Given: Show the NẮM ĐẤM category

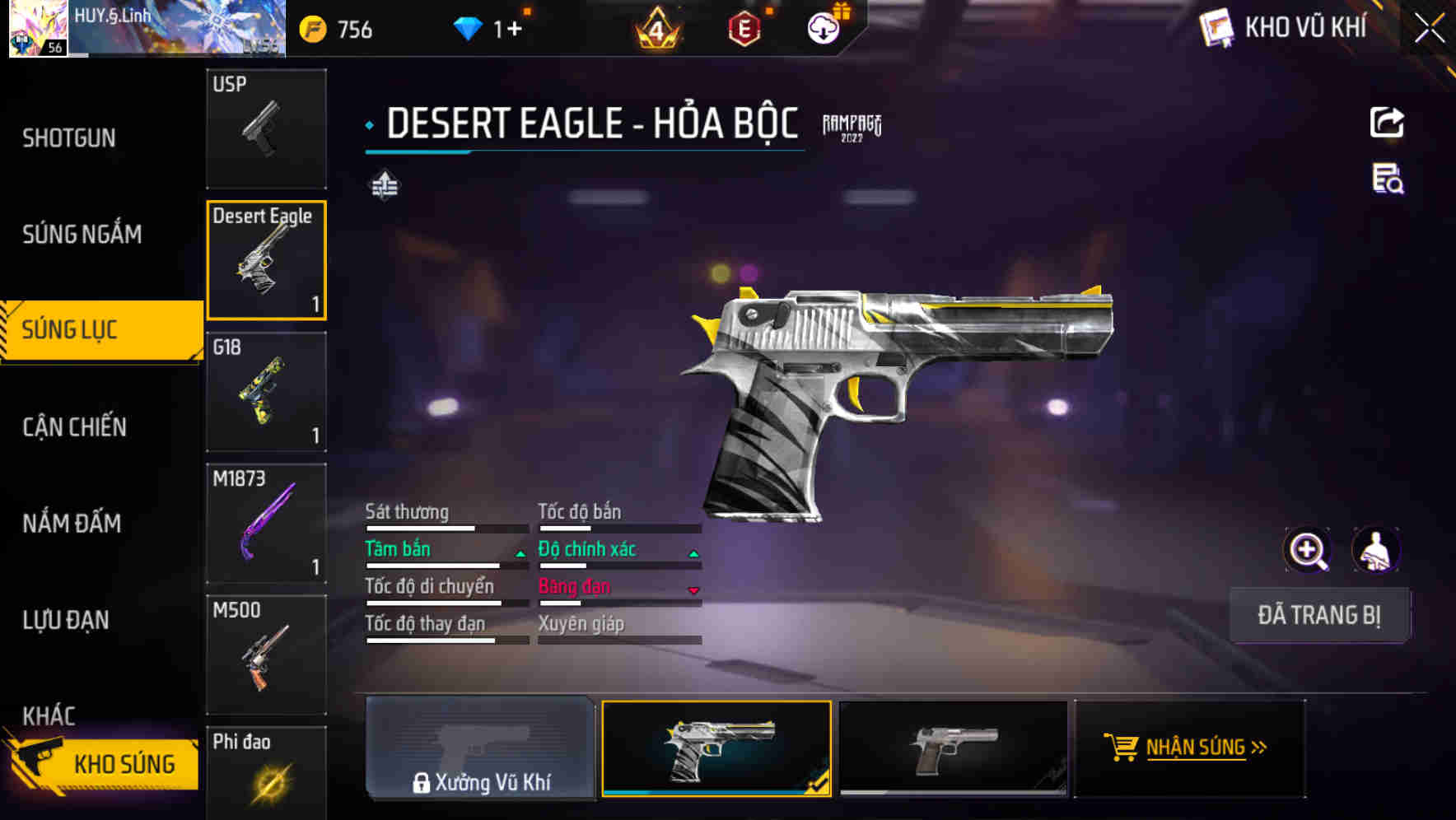Looking at the screenshot, I should tap(72, 524).
